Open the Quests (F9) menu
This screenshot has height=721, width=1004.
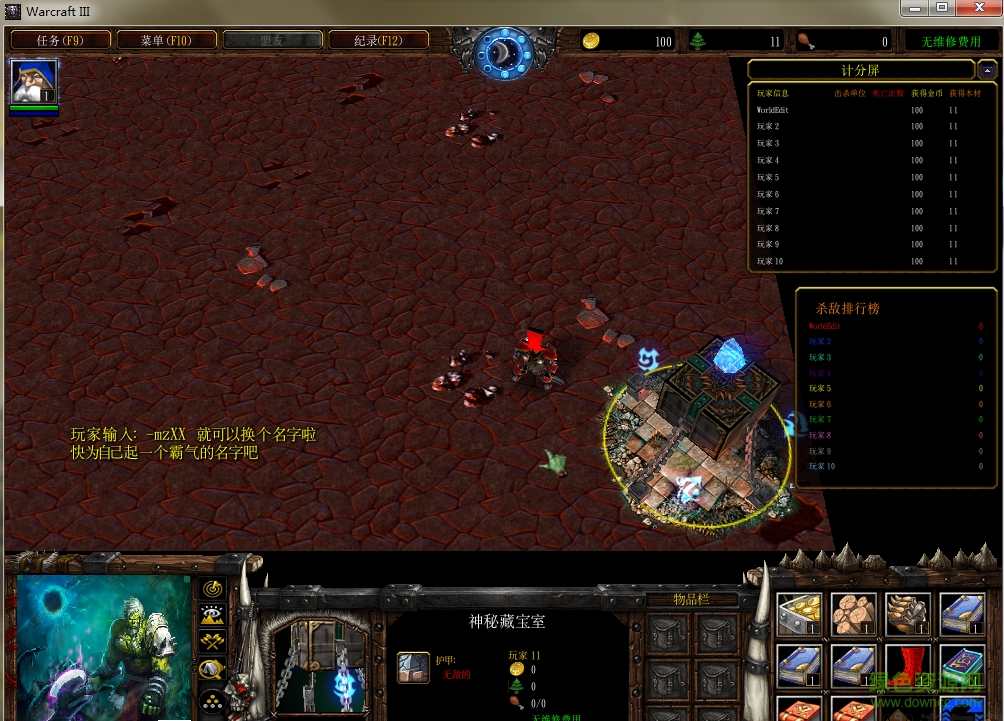[59, 41]
